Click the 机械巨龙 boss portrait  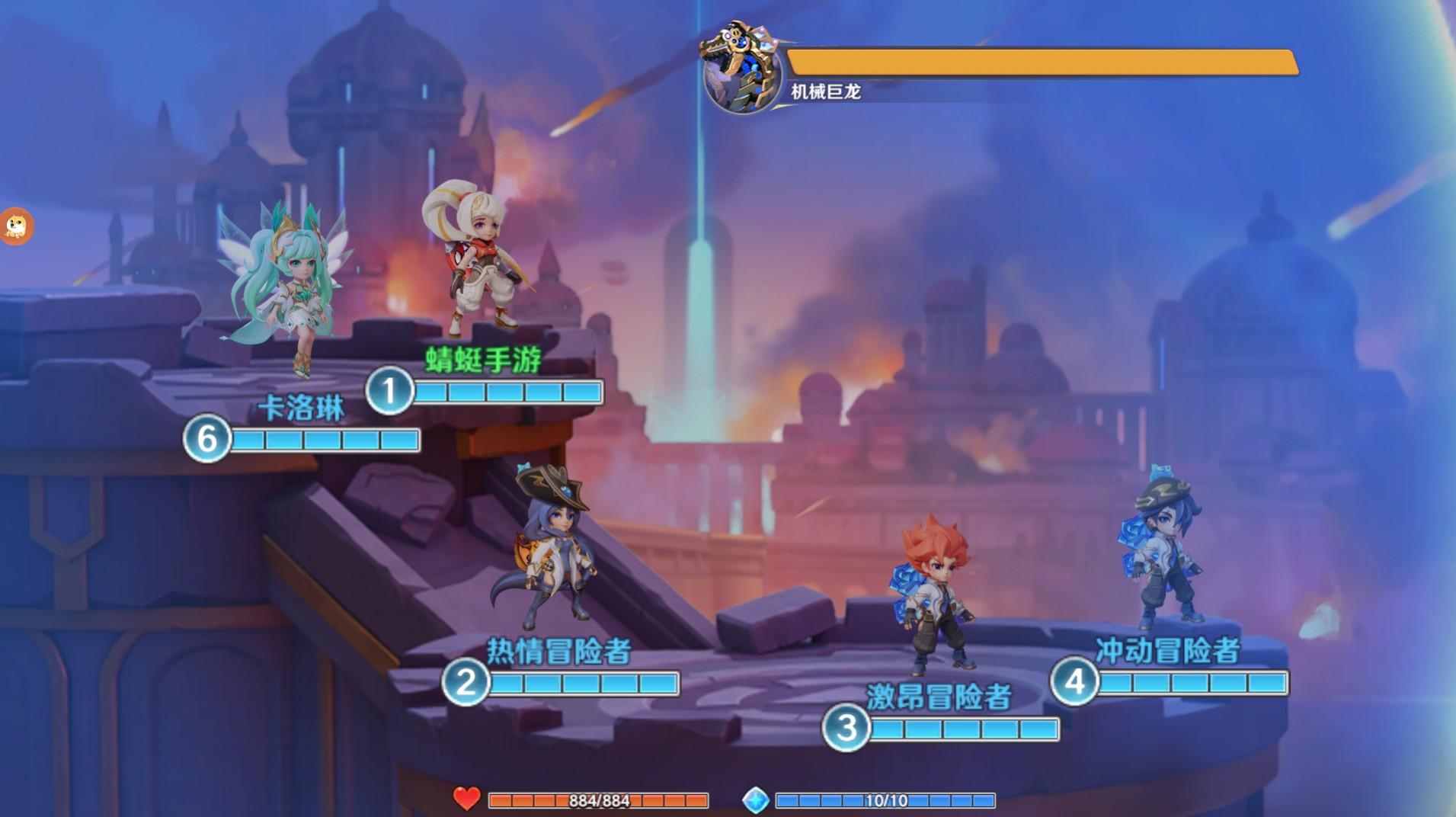pyautogui.click(x=742, y=71)
